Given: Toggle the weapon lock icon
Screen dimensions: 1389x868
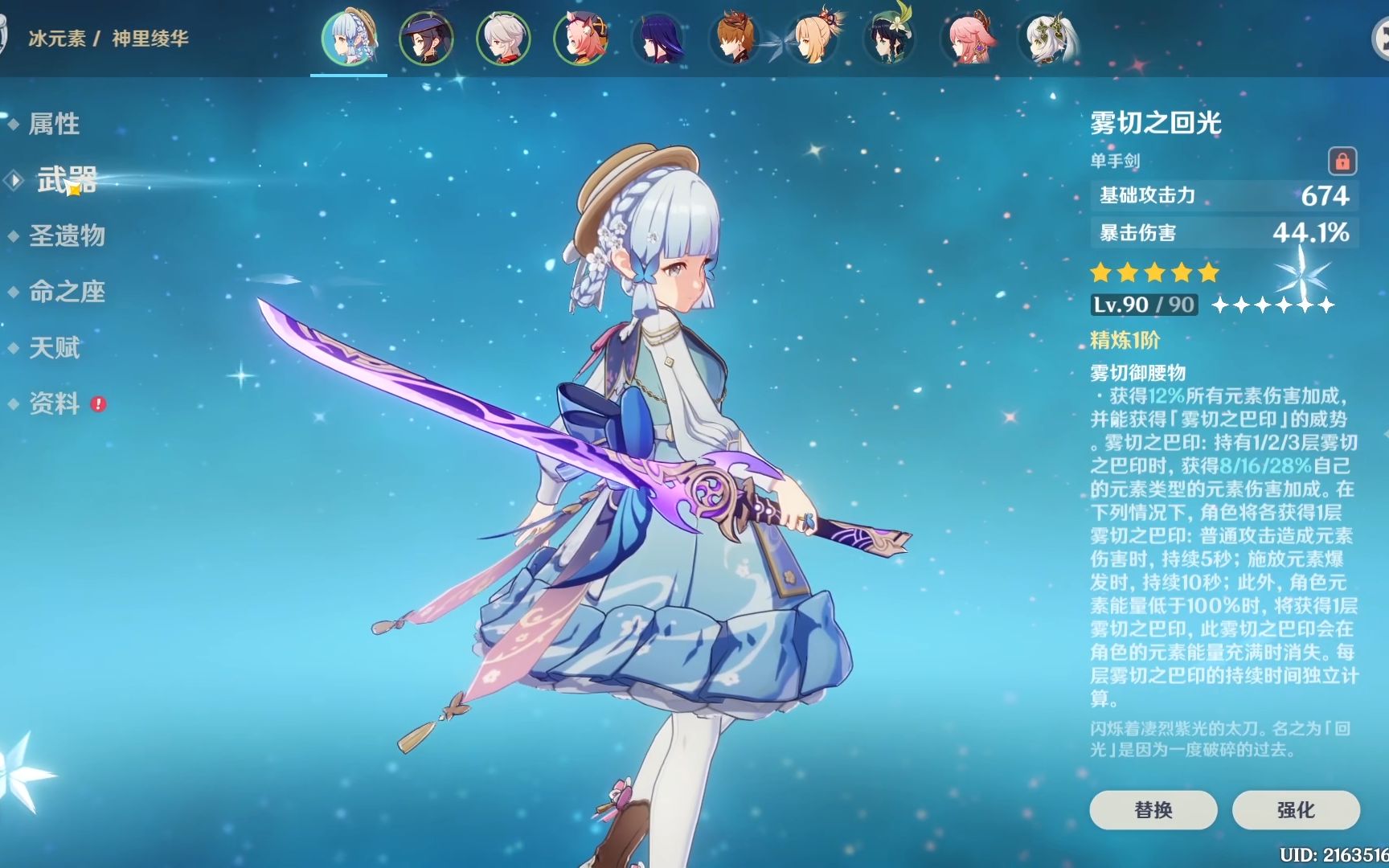Looking at the screenshot, I should [1342, 161].
